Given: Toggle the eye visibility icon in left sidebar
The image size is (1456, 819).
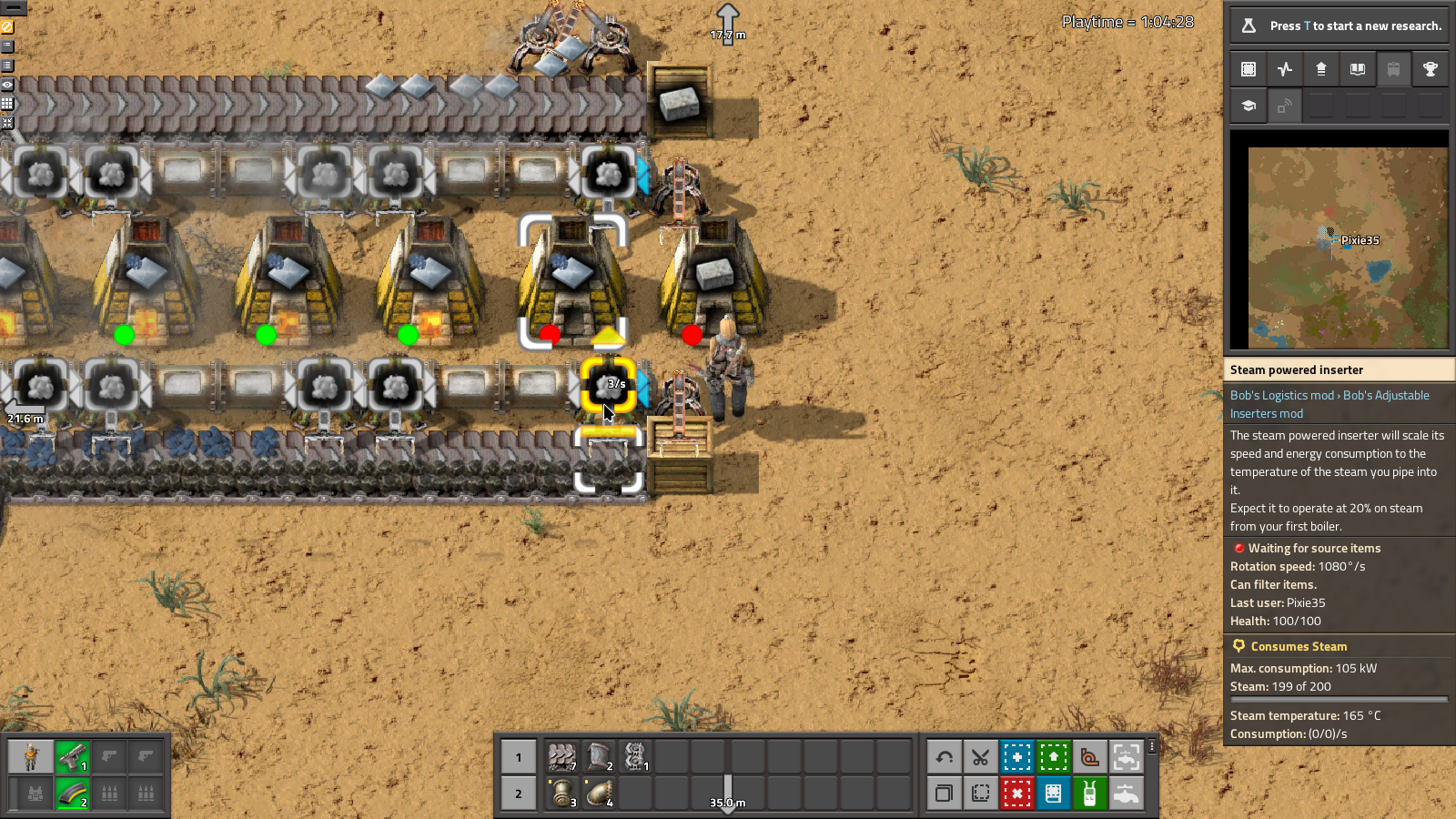Looking at the screenshot, I should (x=7, y=84).
